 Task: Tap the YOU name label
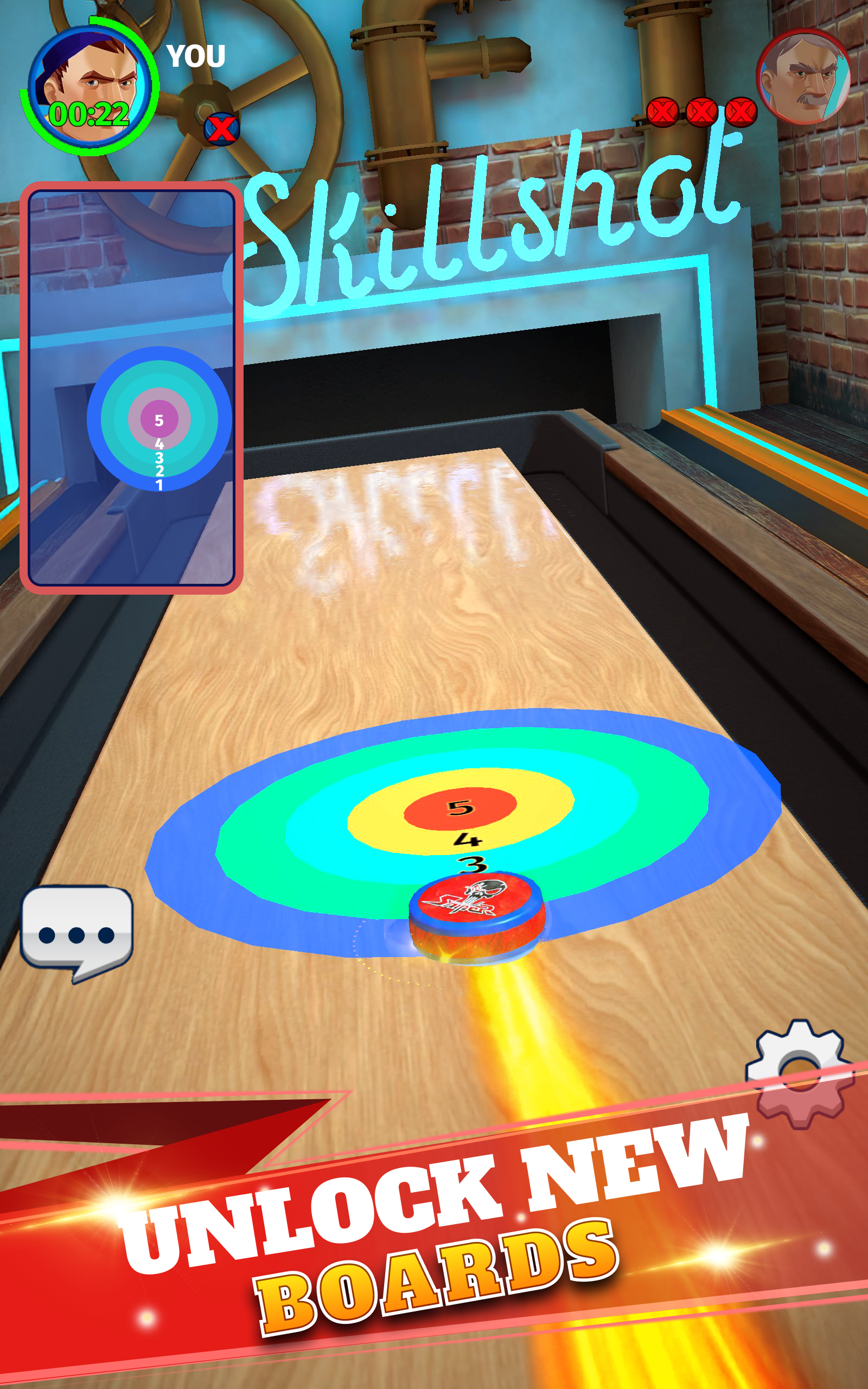tap(195, 56)
